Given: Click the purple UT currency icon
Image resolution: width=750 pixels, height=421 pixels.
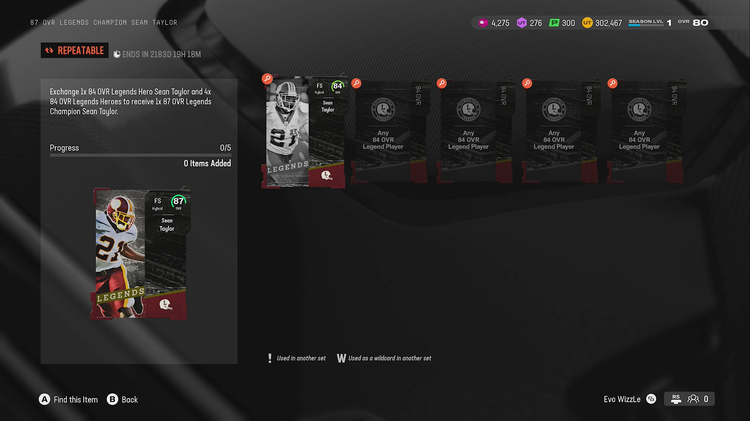Looking at the screenshot, I should pyautogui.click(x=521, y=22).
